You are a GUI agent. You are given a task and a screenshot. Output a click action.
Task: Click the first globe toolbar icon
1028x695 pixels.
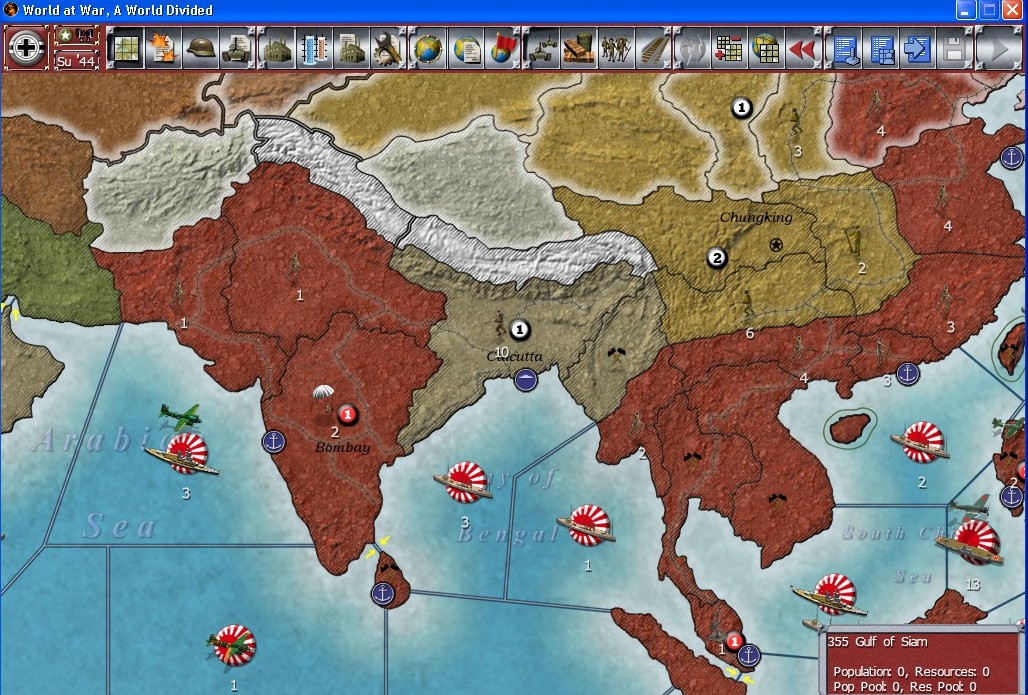[x=427, y=48]
